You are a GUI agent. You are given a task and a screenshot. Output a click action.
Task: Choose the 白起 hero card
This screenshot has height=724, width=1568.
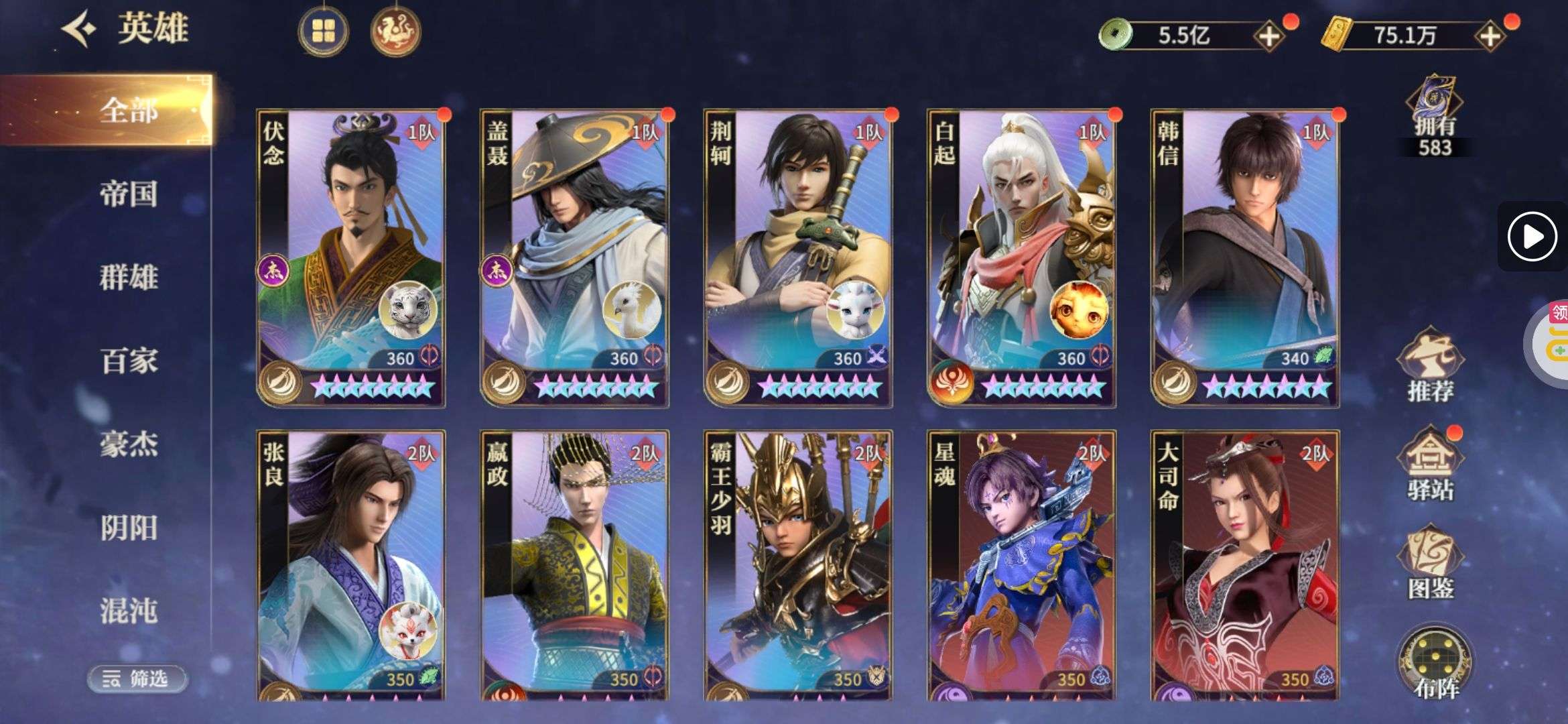1021,258
